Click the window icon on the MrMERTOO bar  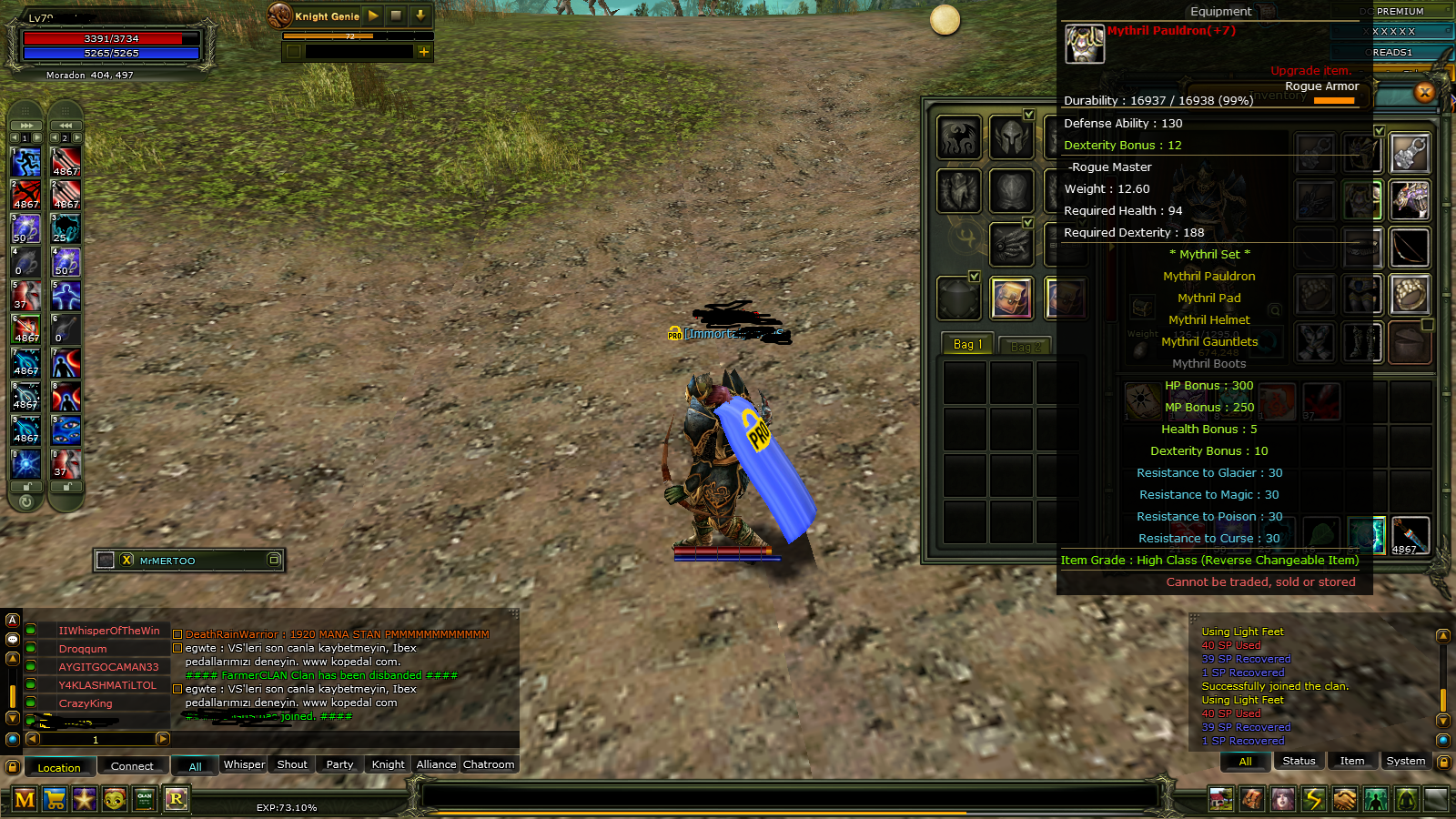pyautogui.click(x=274, y=561)
